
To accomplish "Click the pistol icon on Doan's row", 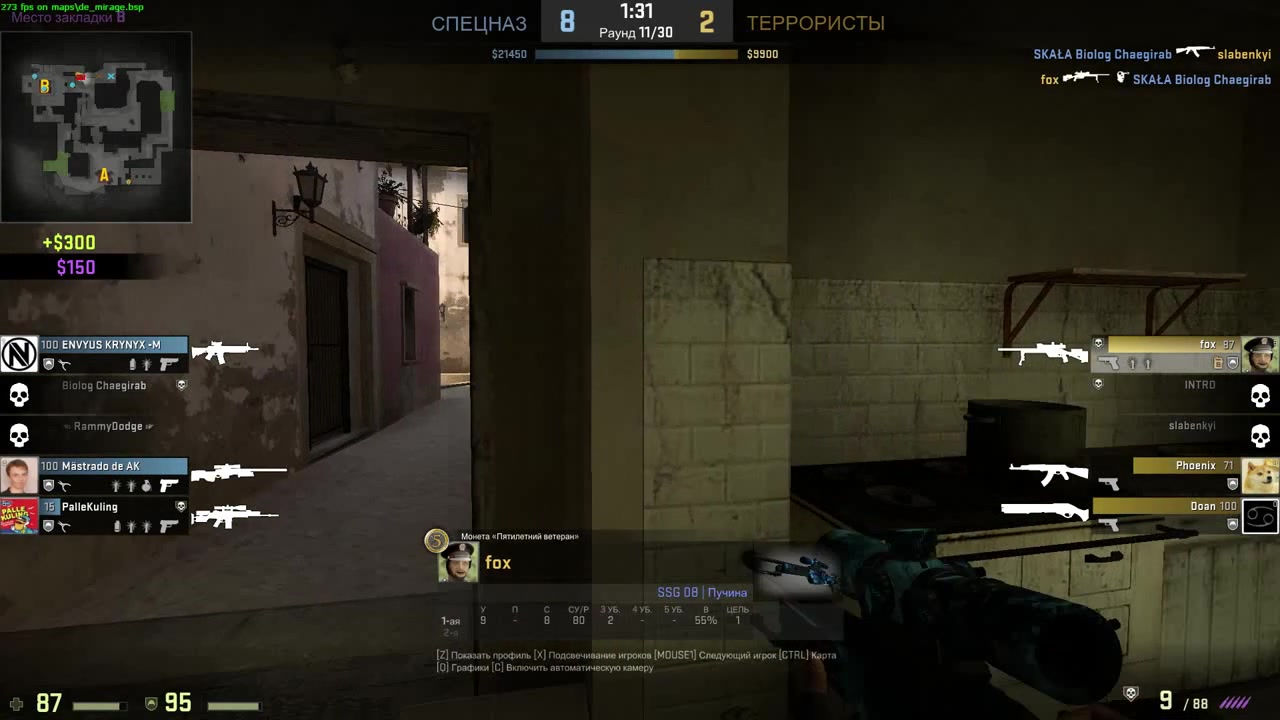I will coord(1110,525).
